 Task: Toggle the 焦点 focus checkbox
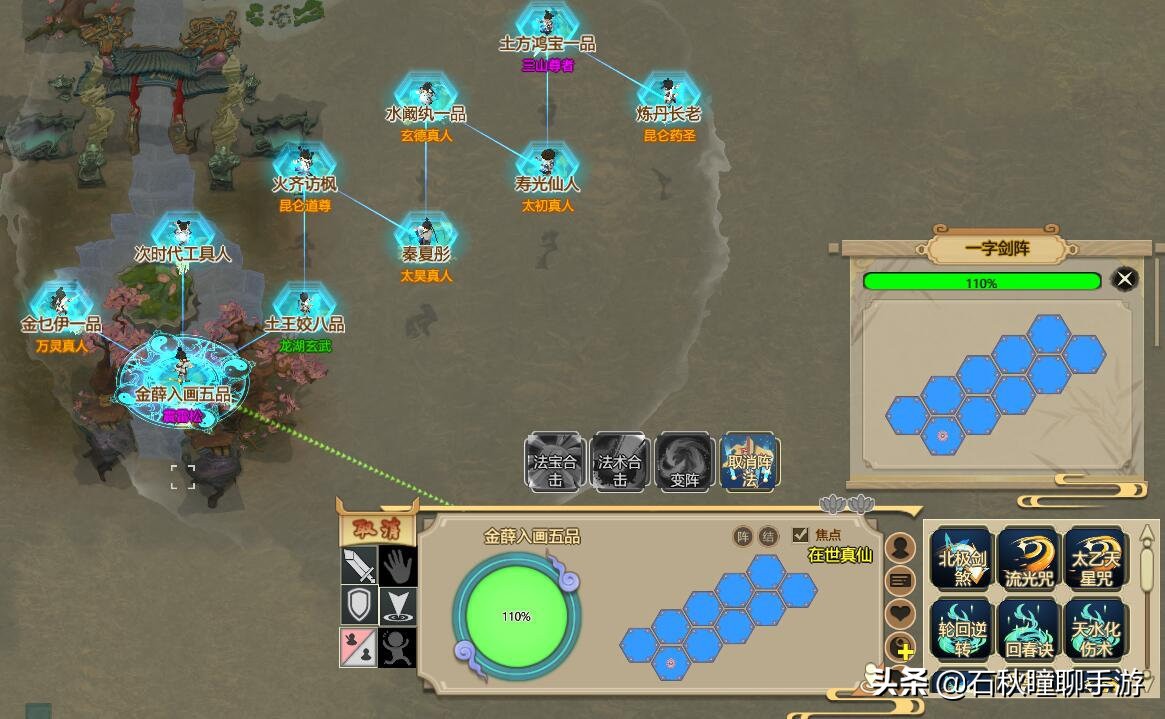[800, 535]
